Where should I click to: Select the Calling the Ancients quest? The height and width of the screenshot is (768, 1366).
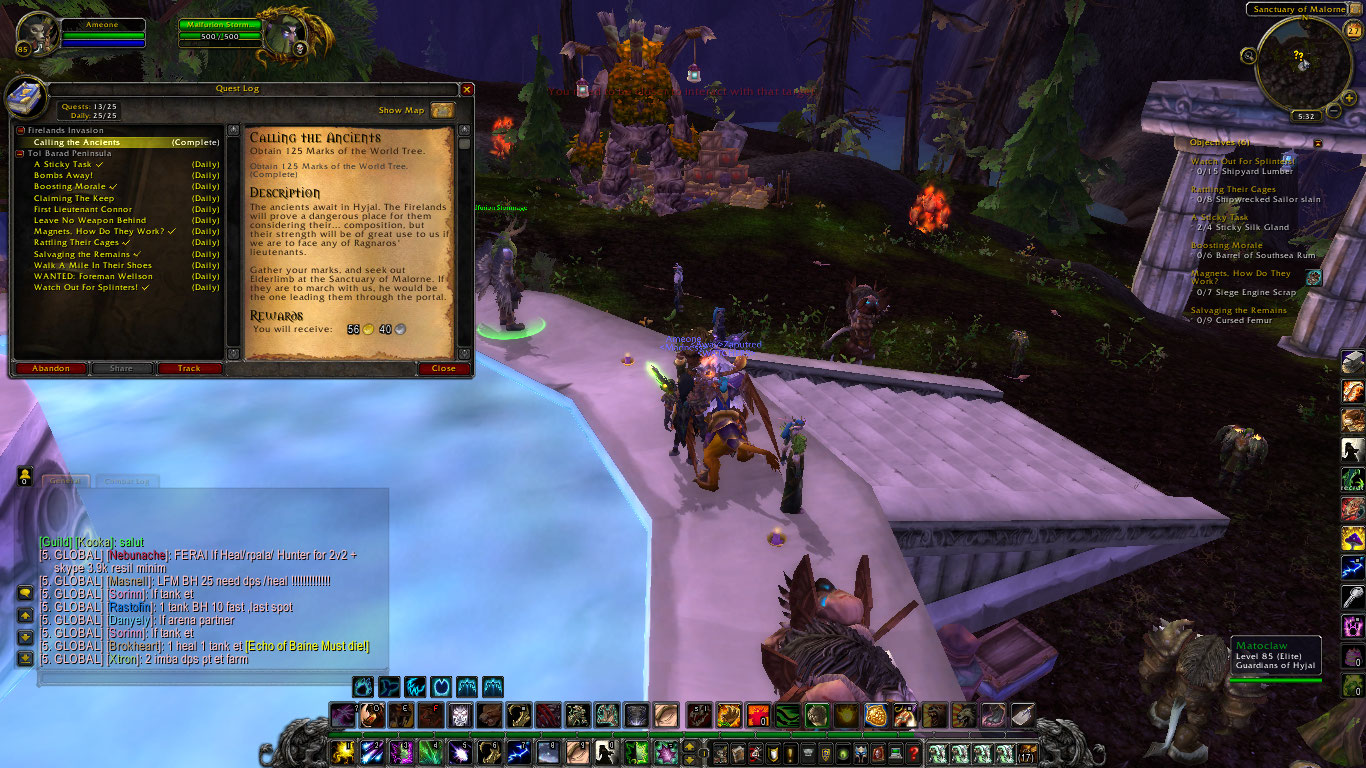77,142
